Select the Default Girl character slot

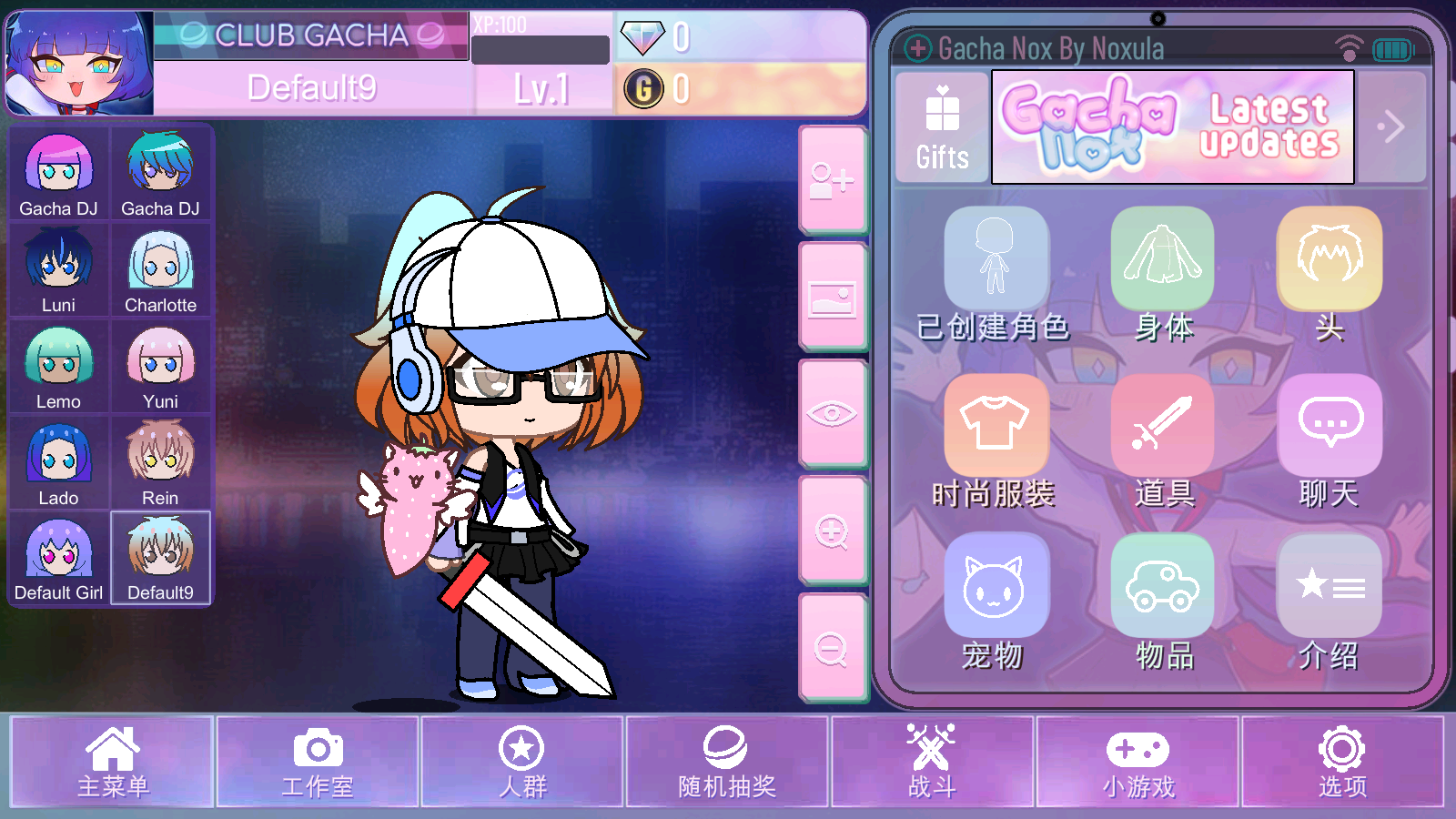tap(59, 558)
